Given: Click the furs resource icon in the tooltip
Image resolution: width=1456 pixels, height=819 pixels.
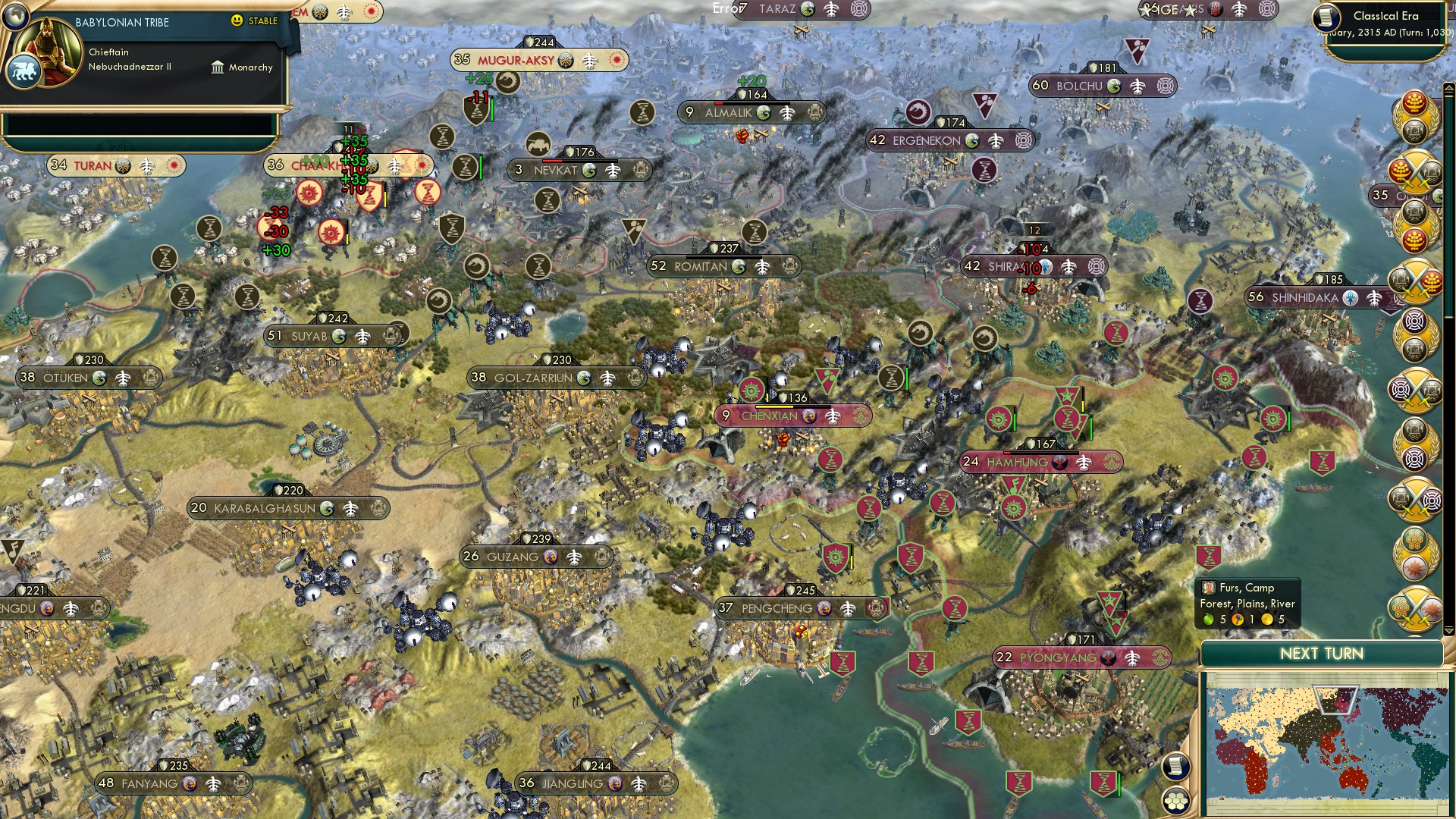Looking at the screenshot, I should [x=1209, y=588].
